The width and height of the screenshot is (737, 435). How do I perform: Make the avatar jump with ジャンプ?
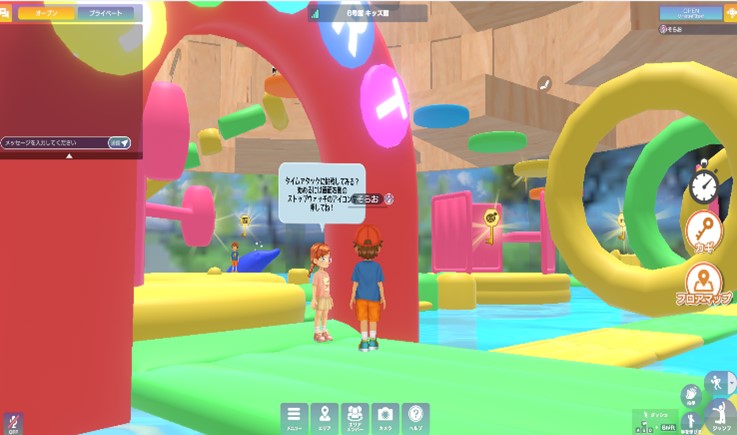point(719,415)
